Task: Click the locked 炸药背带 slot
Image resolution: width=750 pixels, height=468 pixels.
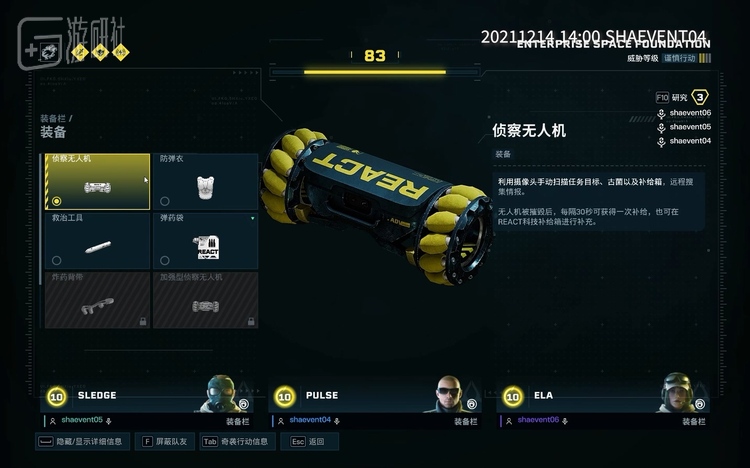Action: [96, 299]
